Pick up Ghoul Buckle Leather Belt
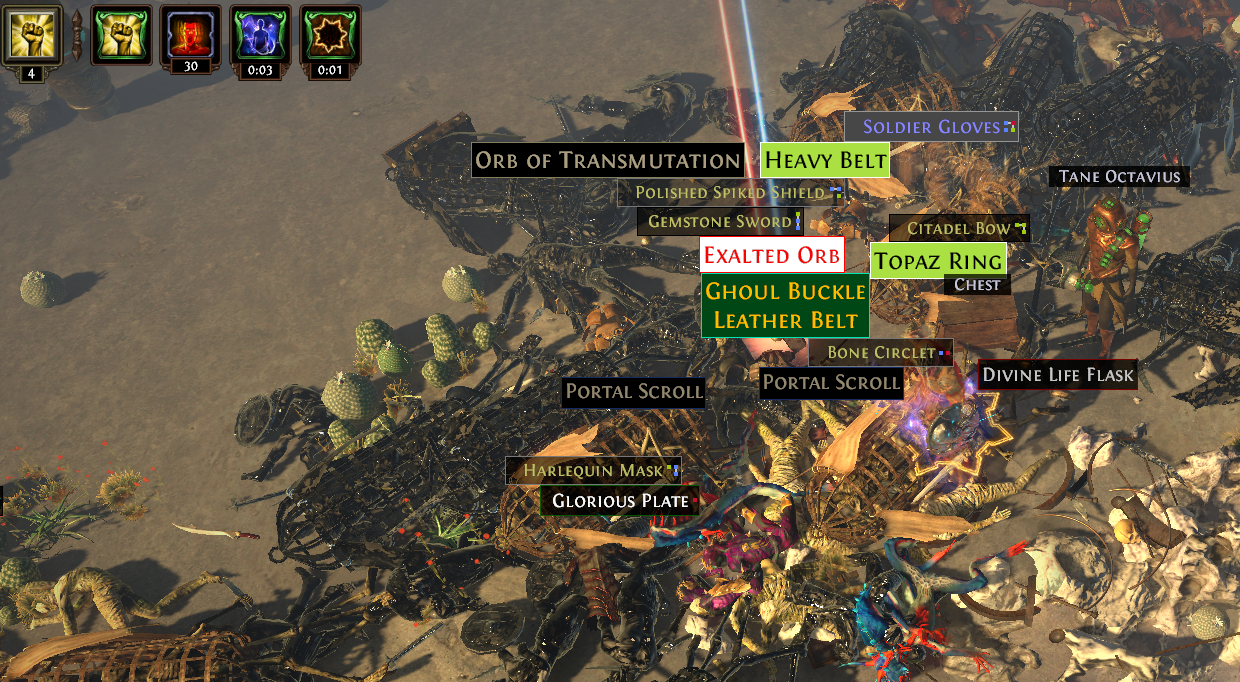This screenshot has height=682, width=1240. click(x=785, y=306)
